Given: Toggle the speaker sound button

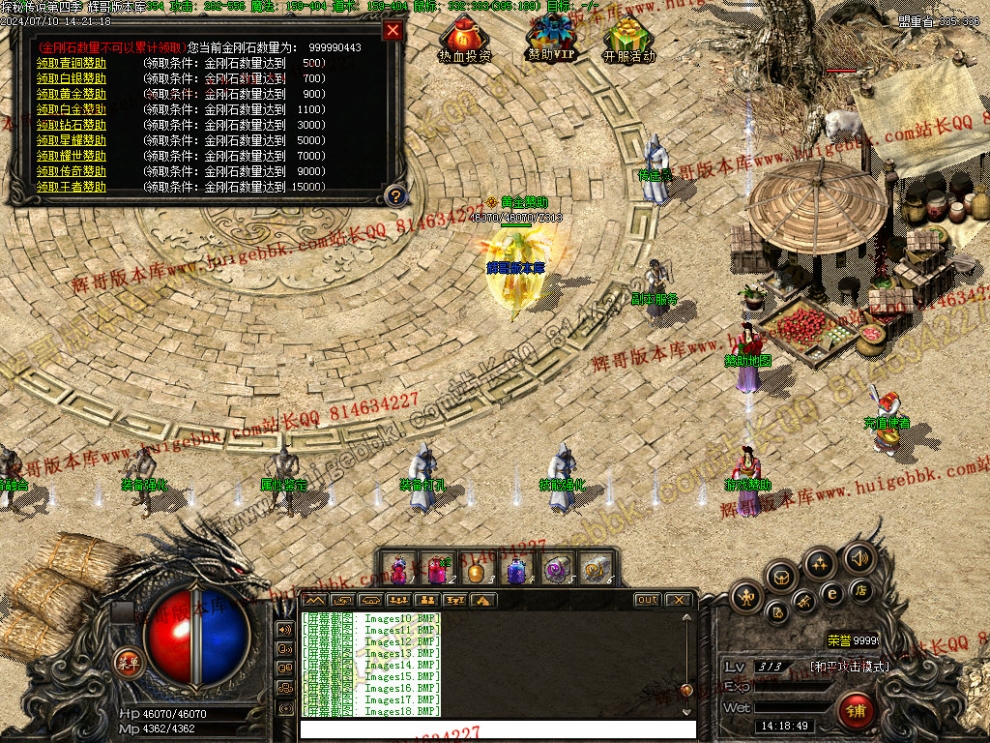Looking at the screenshot, I should [x=858, y=558].
